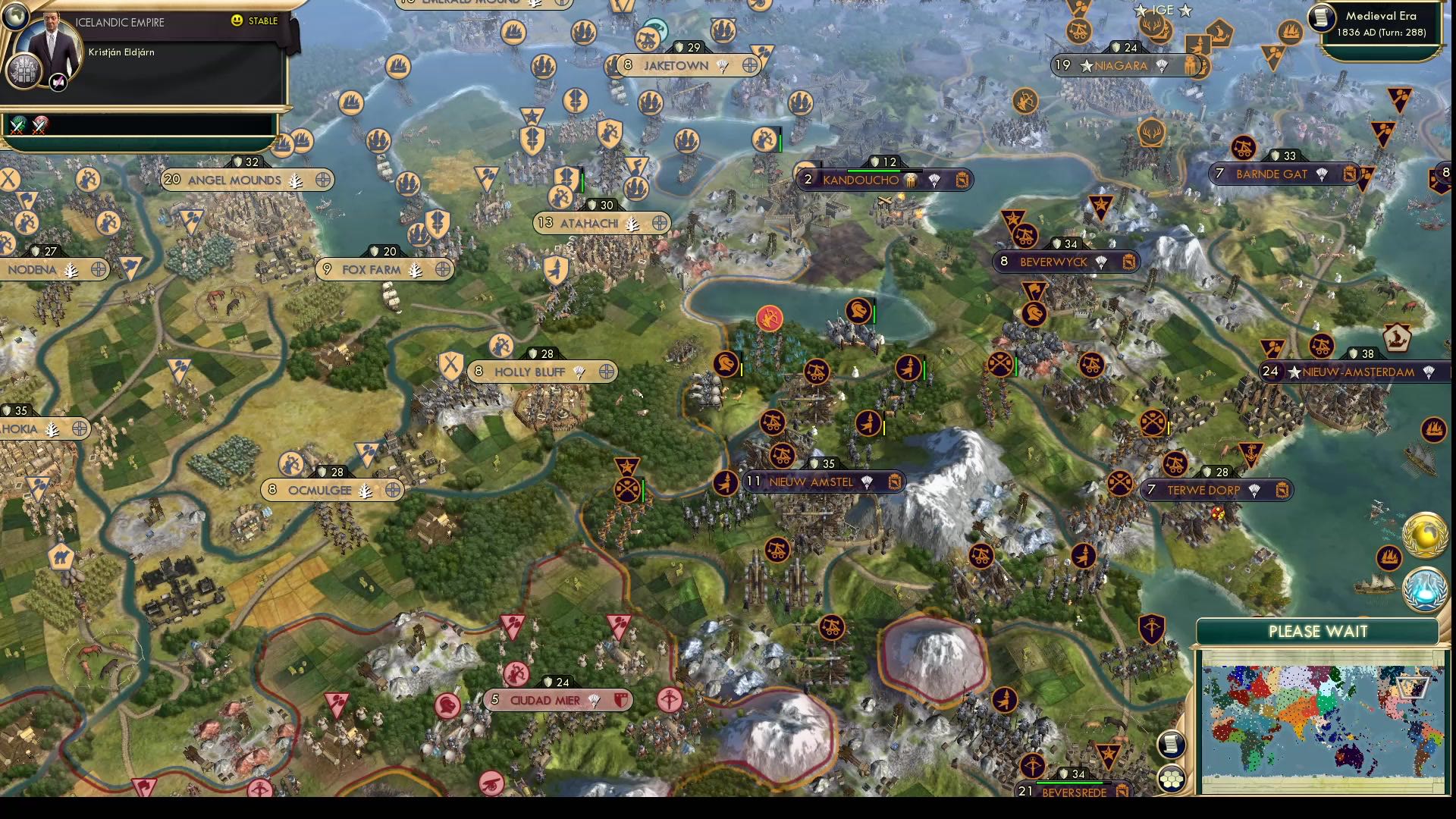Image resolution: width=1456 pixels, height=819 pixels.
Task: Click the tree icon on the Fox Farm banner
Action: 413,269
